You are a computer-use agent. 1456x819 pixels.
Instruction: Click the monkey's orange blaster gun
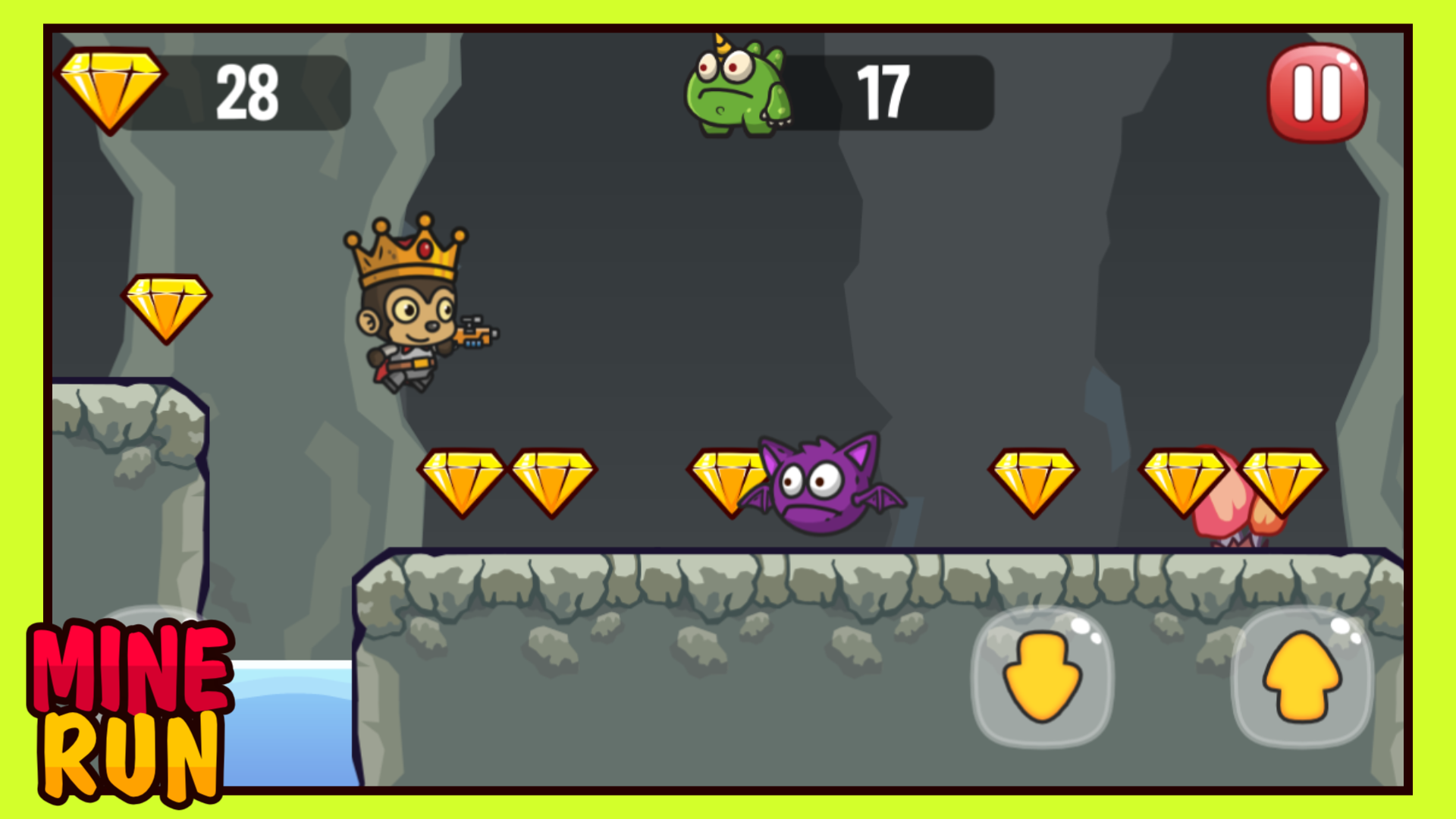coord(478,337)
